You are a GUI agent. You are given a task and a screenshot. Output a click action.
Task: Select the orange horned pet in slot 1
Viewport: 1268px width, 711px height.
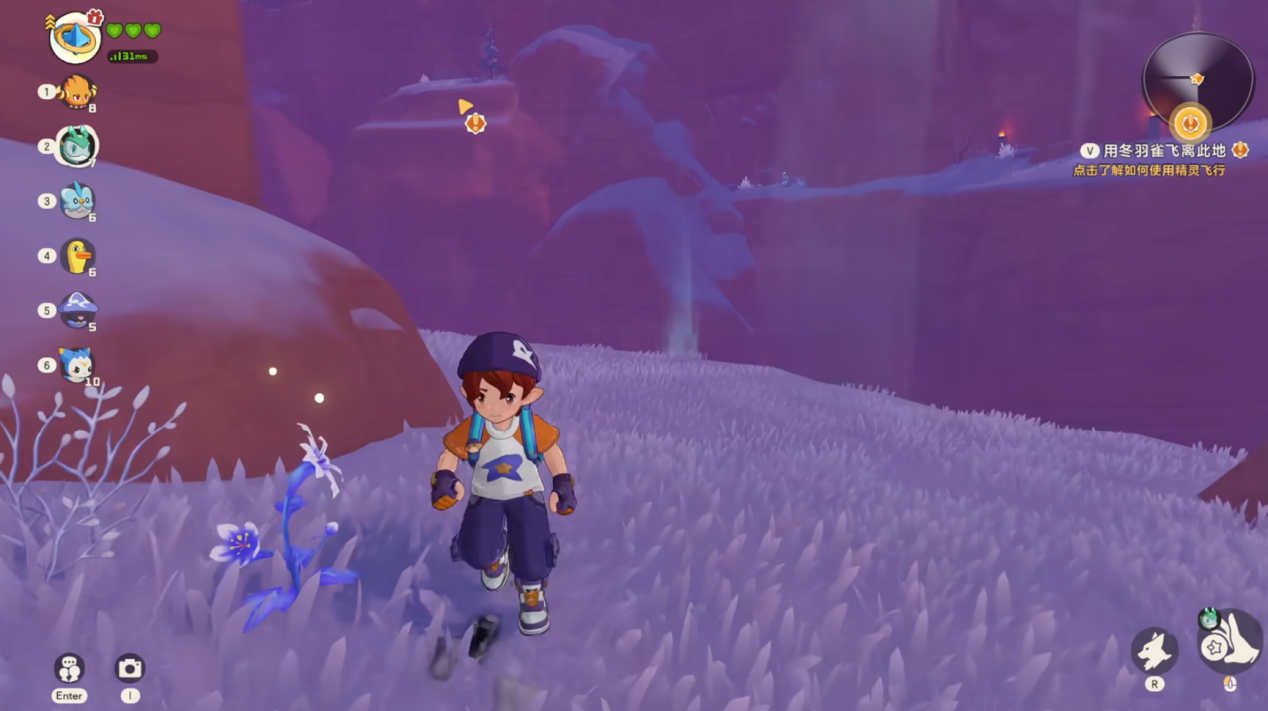tap(77, 92)
